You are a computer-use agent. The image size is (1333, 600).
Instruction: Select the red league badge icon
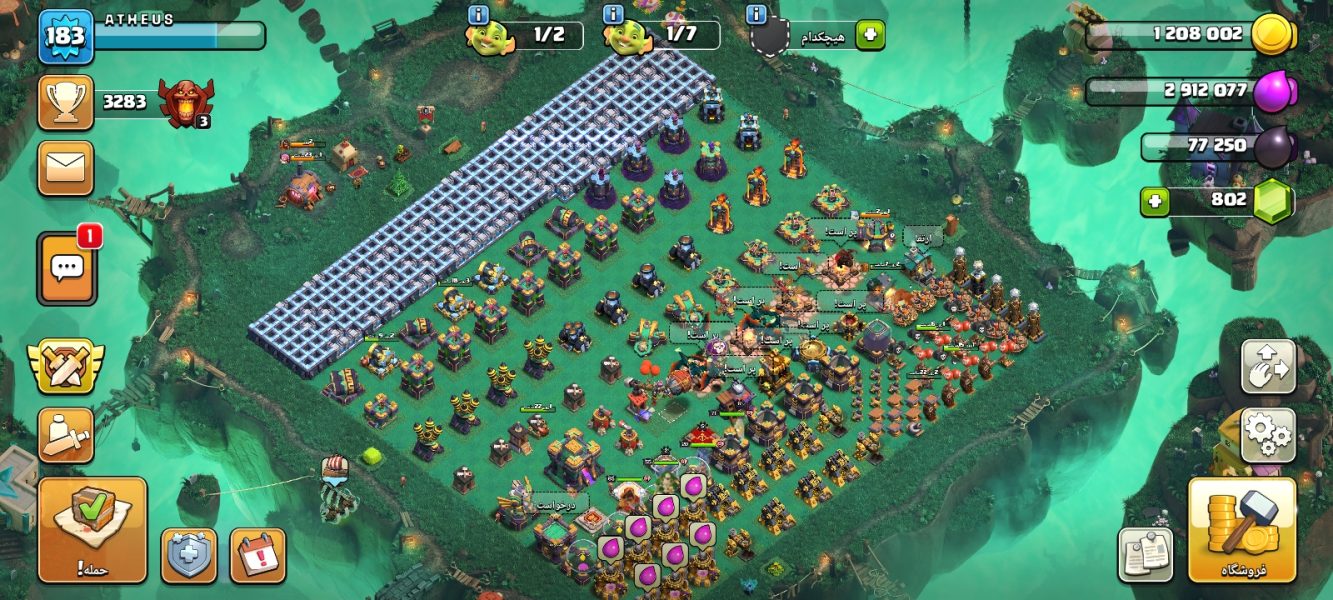coord(186,102)
